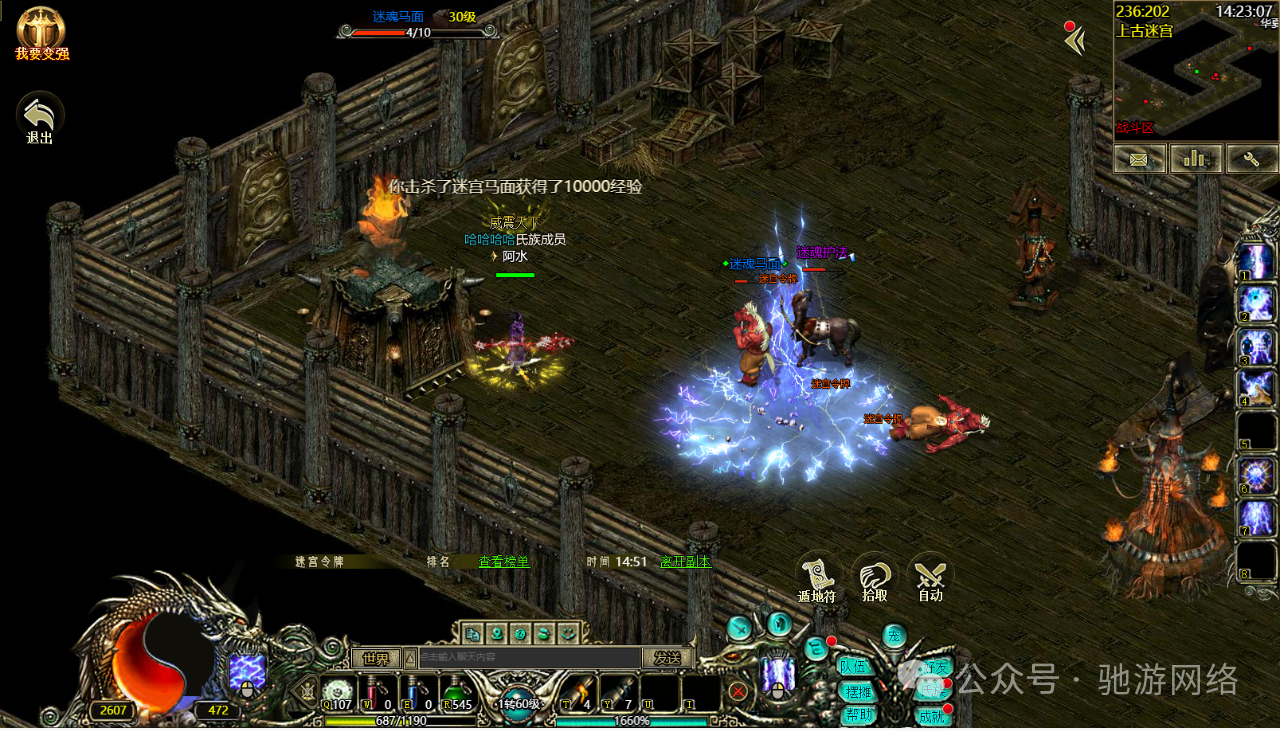View the leaderboard via 查看榜单

(x=504, y=562)
